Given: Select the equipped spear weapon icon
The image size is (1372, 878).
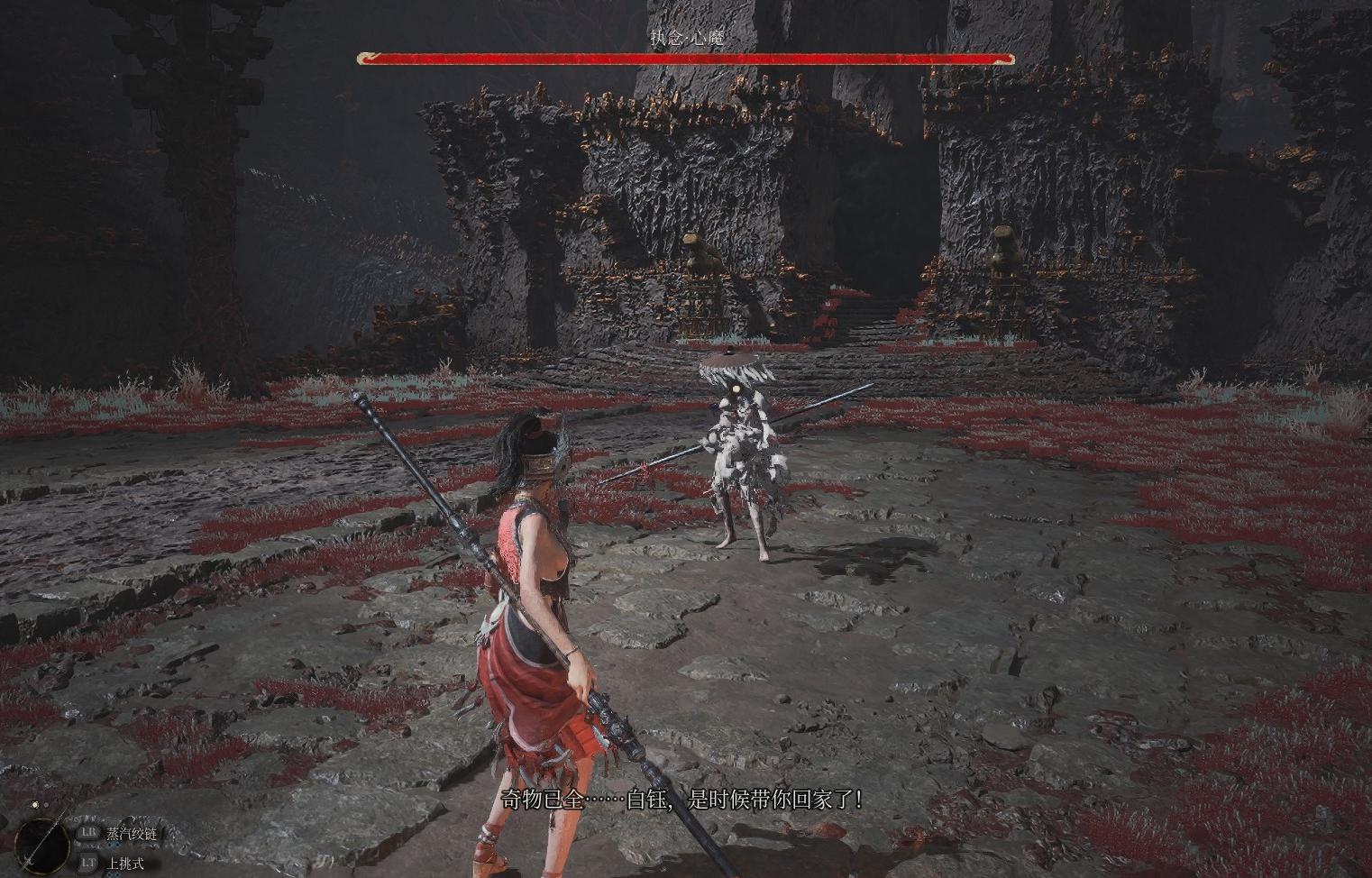Looking at the screenshot, I should [41, 845].
